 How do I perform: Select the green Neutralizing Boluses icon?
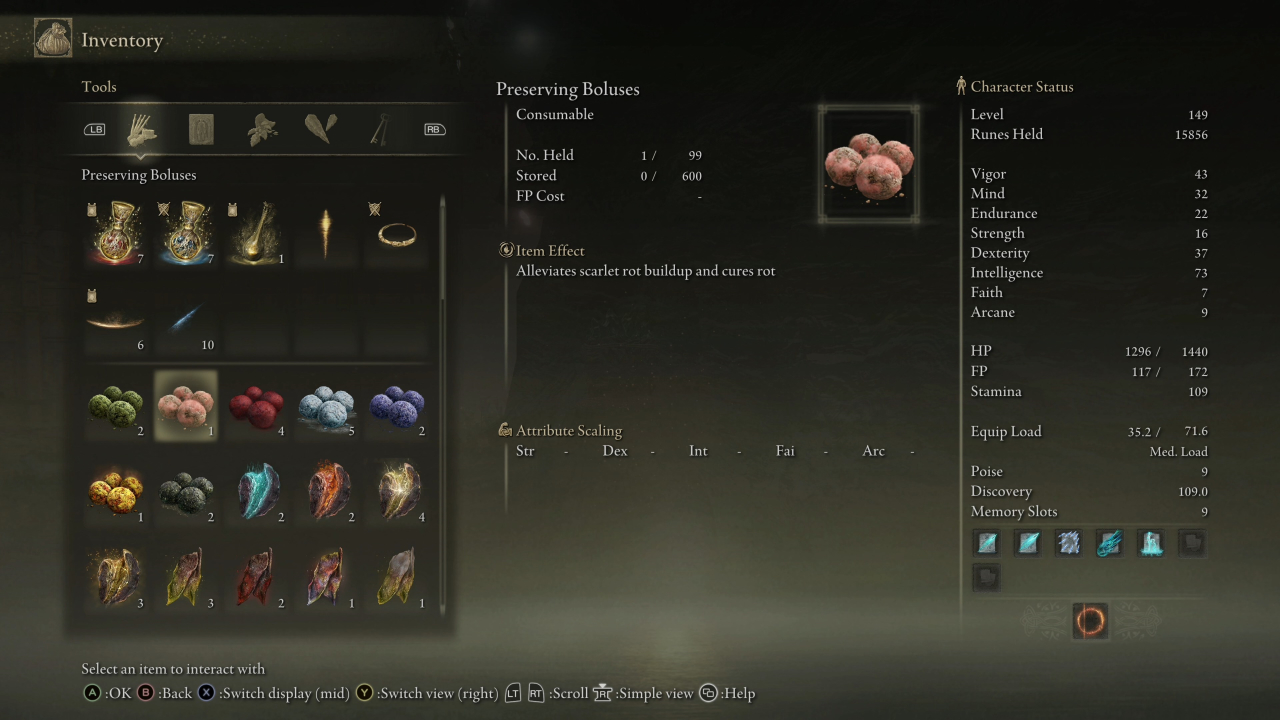(x=115, y=405)
